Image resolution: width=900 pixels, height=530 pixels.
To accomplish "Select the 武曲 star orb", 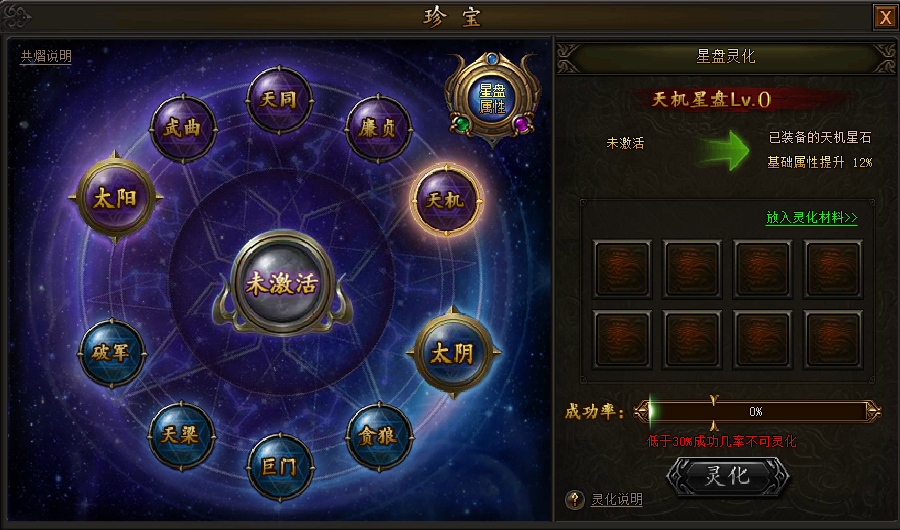I will (181, 130).
